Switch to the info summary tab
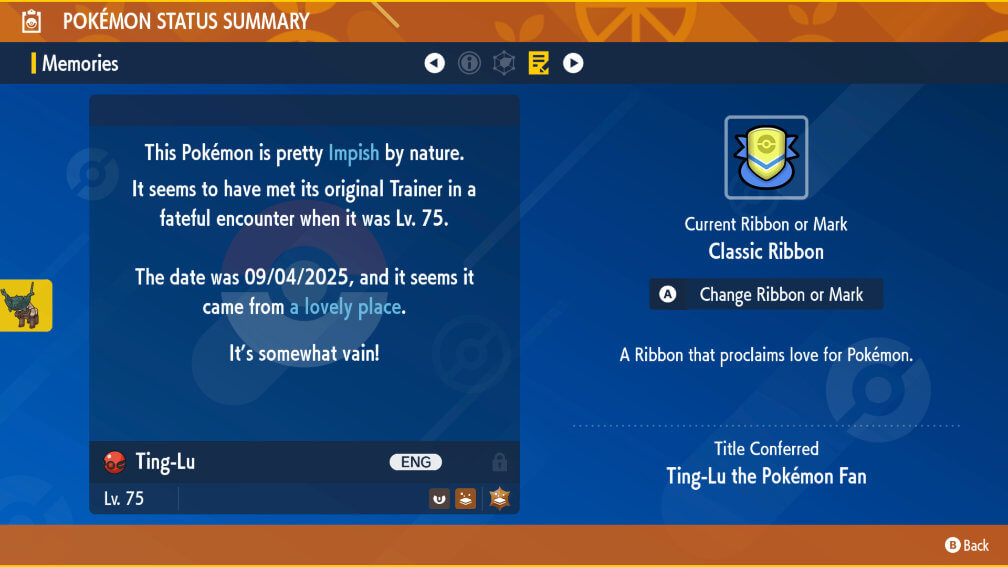The image size is (1008, 567). [469, 63]
